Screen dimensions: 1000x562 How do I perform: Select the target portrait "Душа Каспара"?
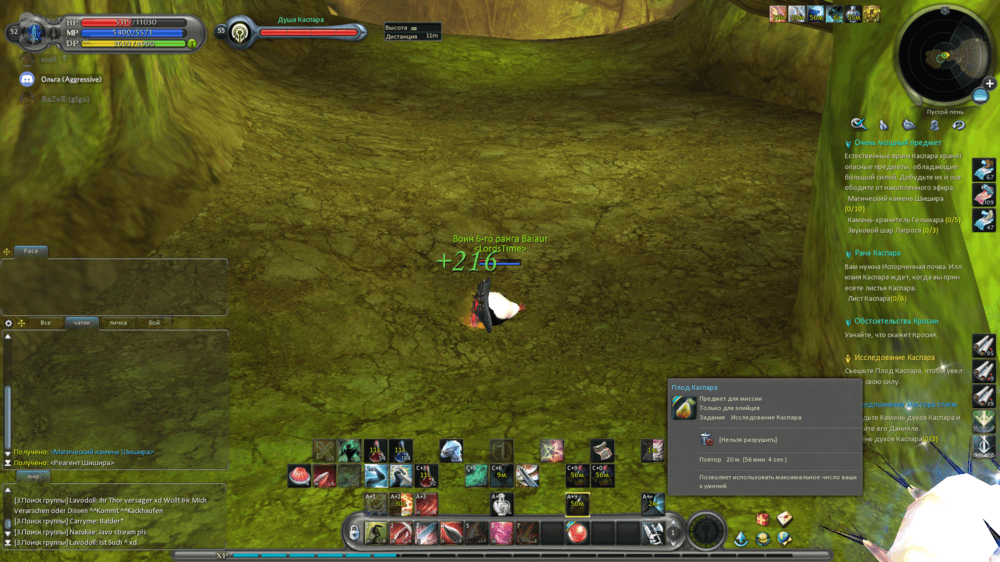coord(239,32)
